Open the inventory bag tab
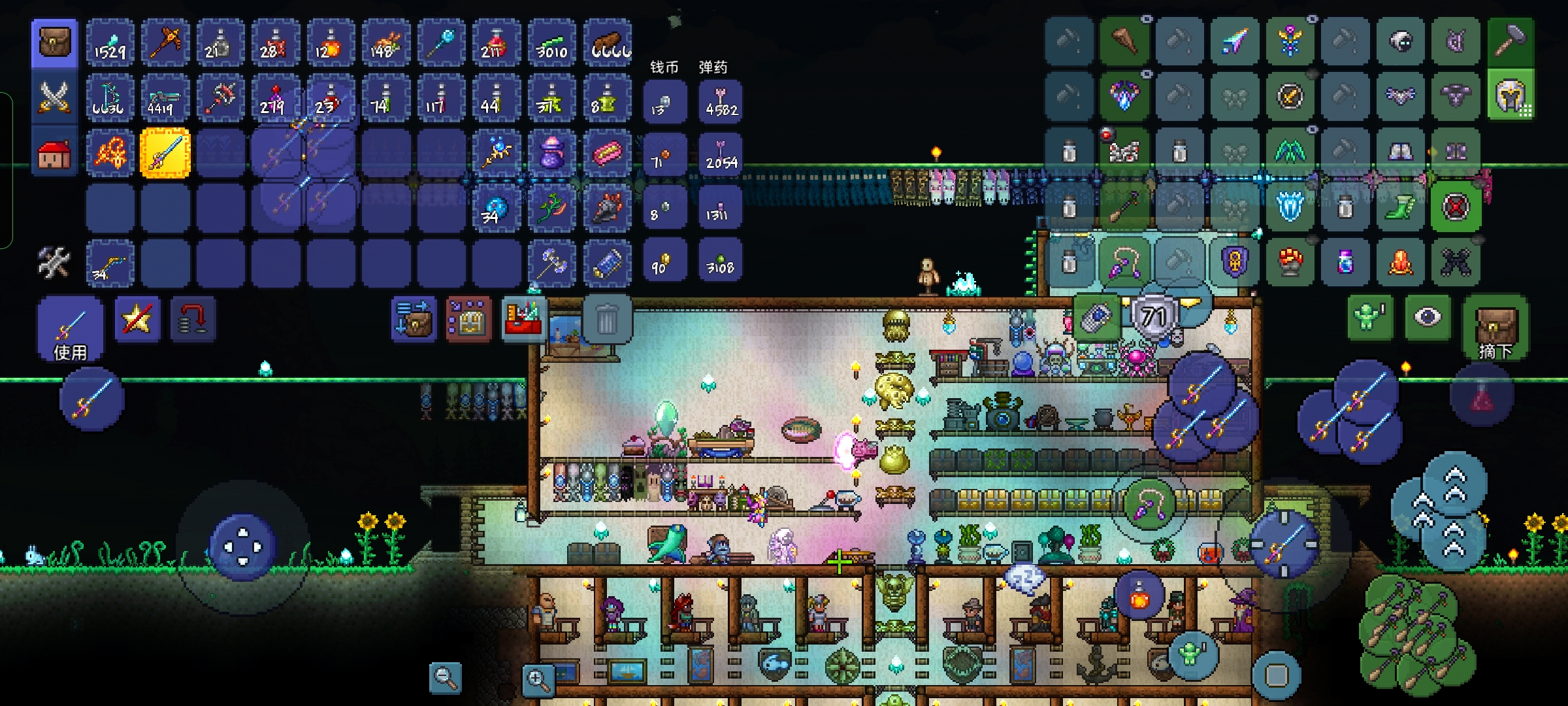Screen dimensions: 1568x706 click(55, 43)
